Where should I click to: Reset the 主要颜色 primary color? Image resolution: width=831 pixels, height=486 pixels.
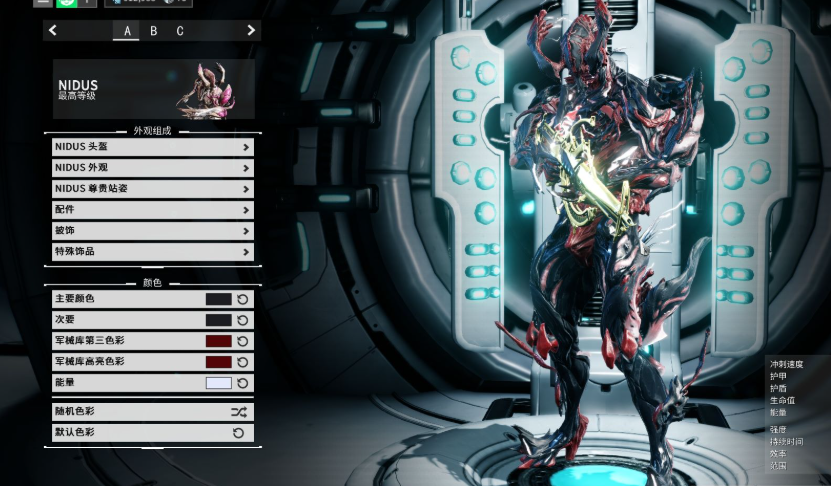point(243,299)
